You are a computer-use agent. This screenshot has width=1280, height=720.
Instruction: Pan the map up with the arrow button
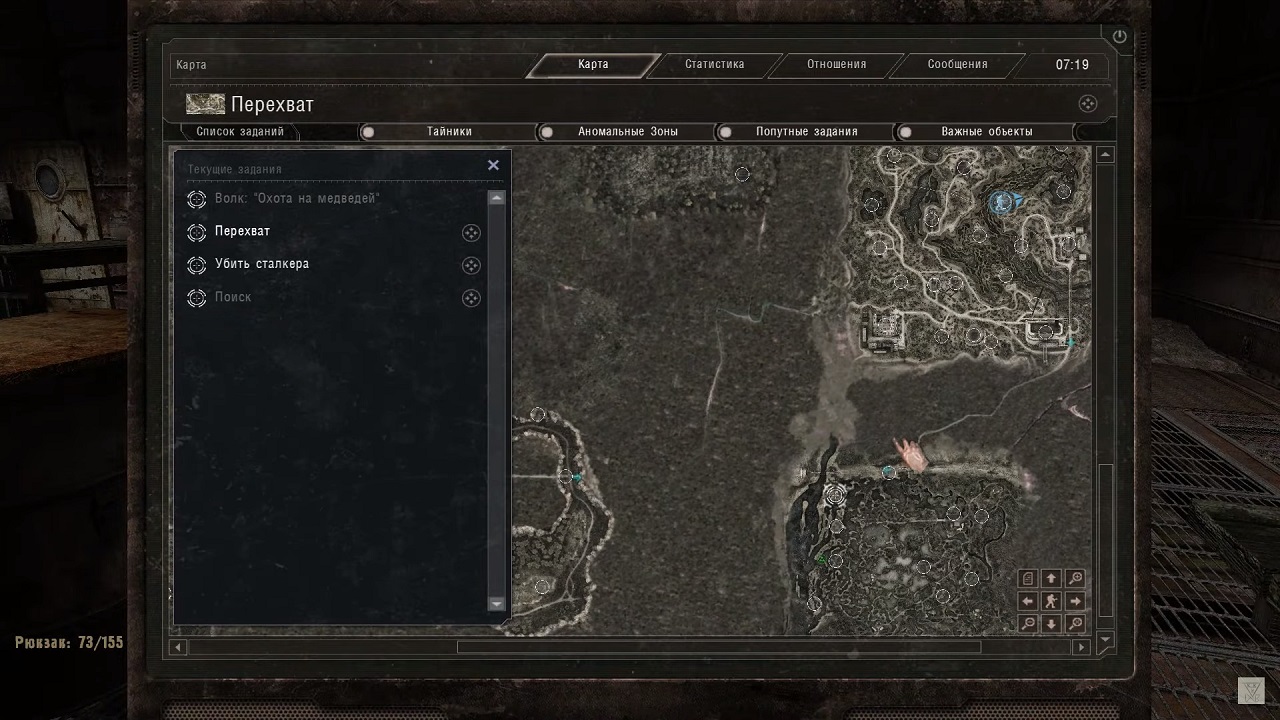1051,578
